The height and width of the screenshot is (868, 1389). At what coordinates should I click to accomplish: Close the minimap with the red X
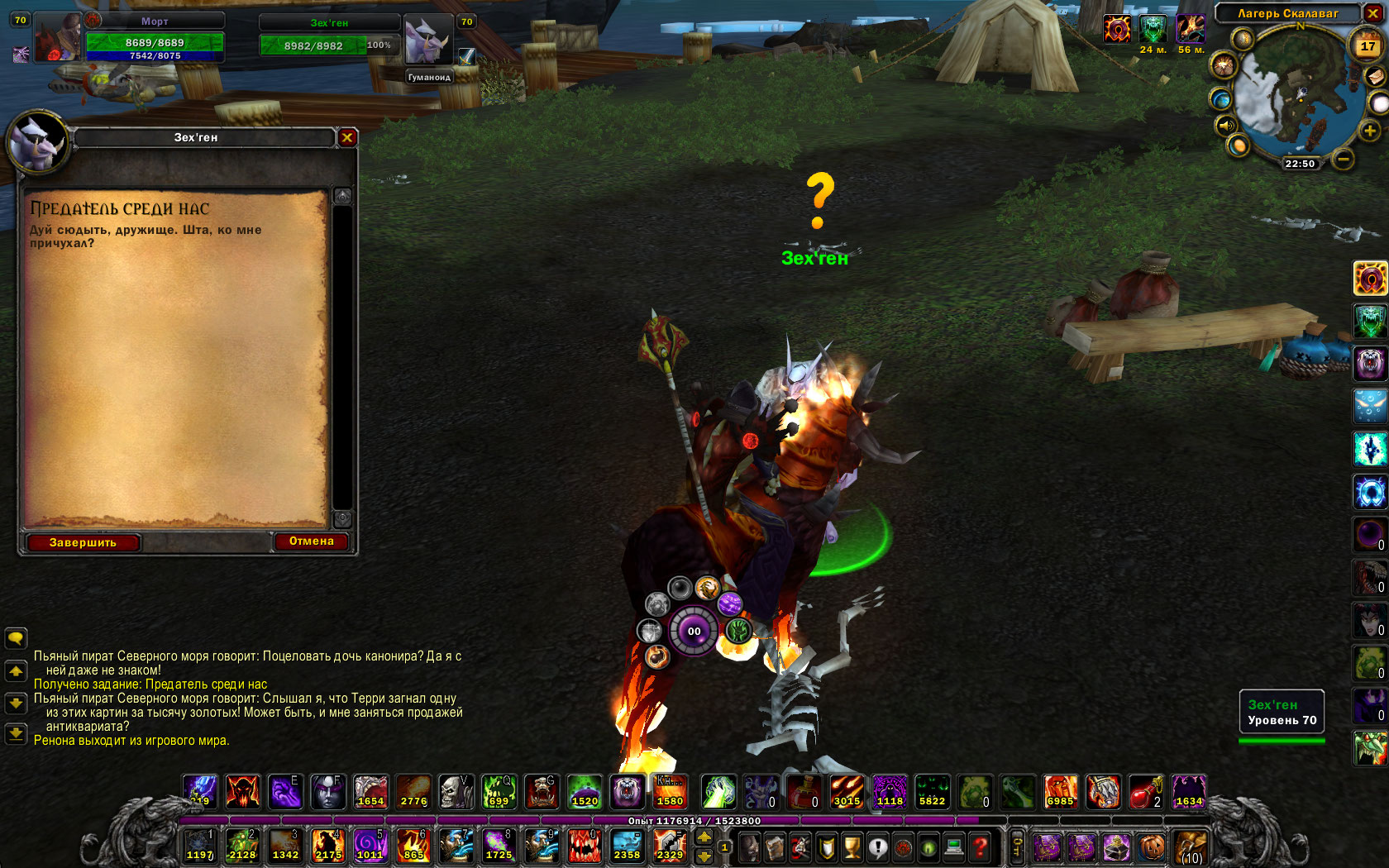tap(1372, 13)
